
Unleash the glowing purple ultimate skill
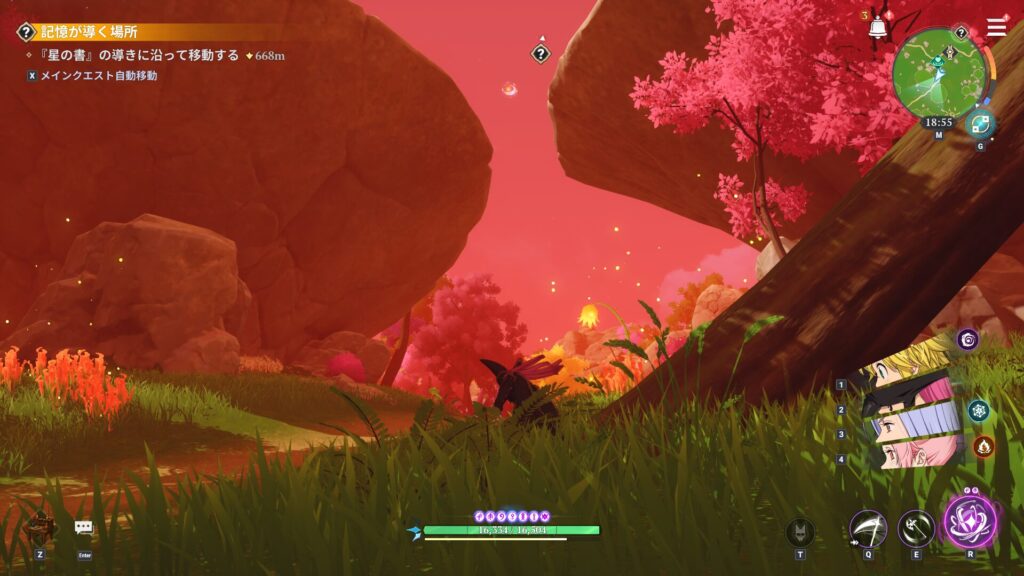point(970,523)
